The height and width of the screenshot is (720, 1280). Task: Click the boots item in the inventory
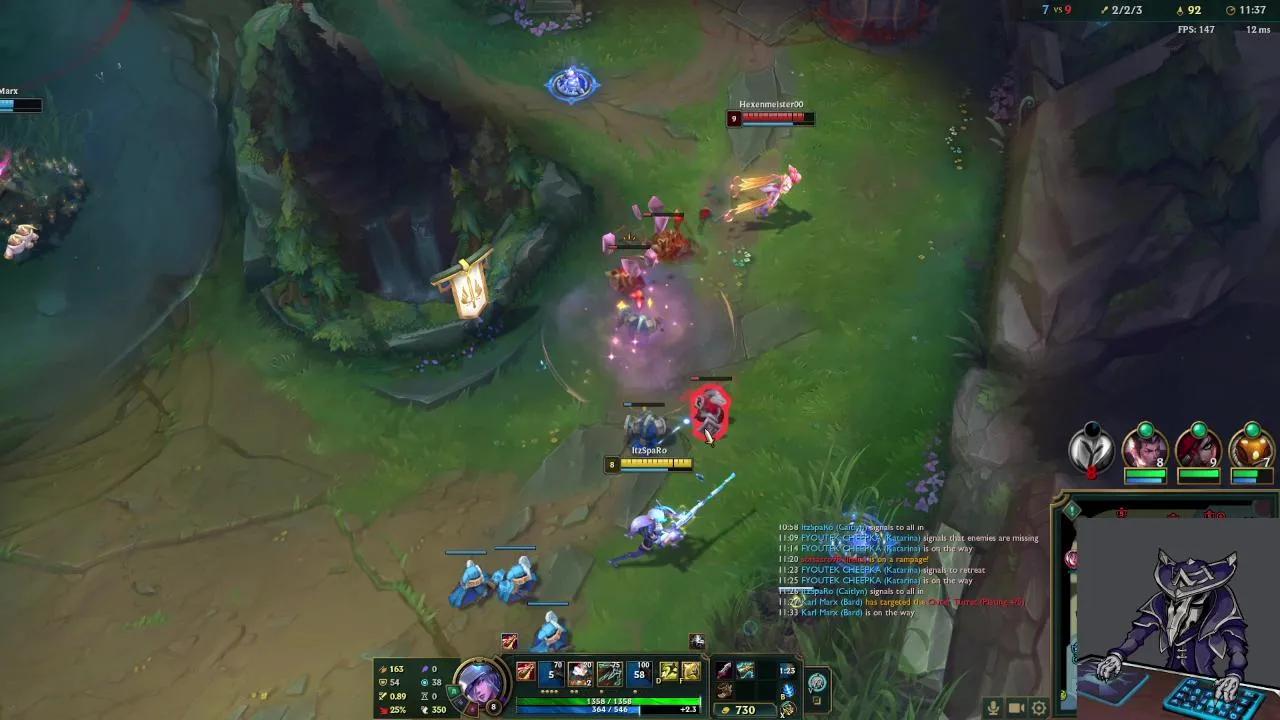pyautogui.click(x=725, y=692)
